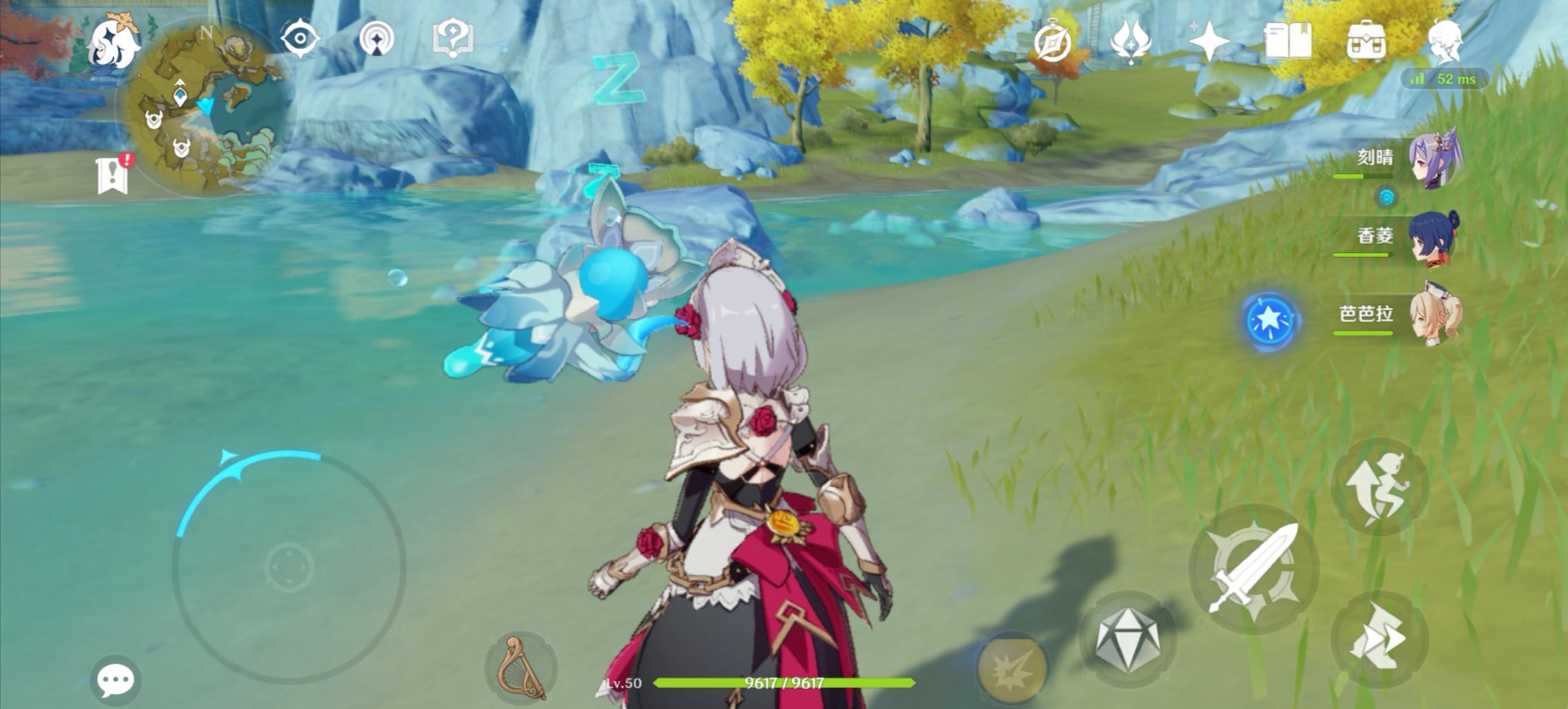Trigger the elemental burst button
Viewport: 1568px width, 709px height.
pyautogui.click(x=1011, y=666)
